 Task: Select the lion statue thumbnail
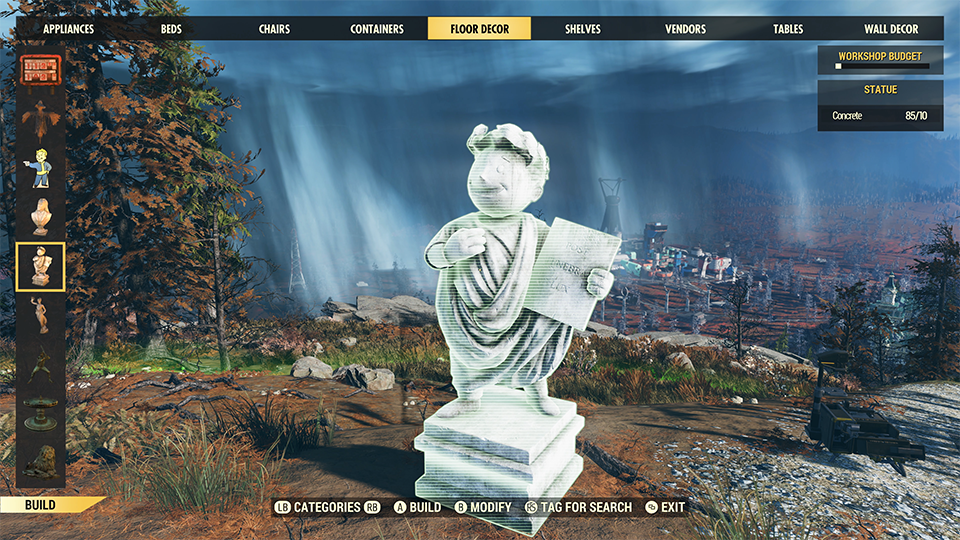point(41,460)
